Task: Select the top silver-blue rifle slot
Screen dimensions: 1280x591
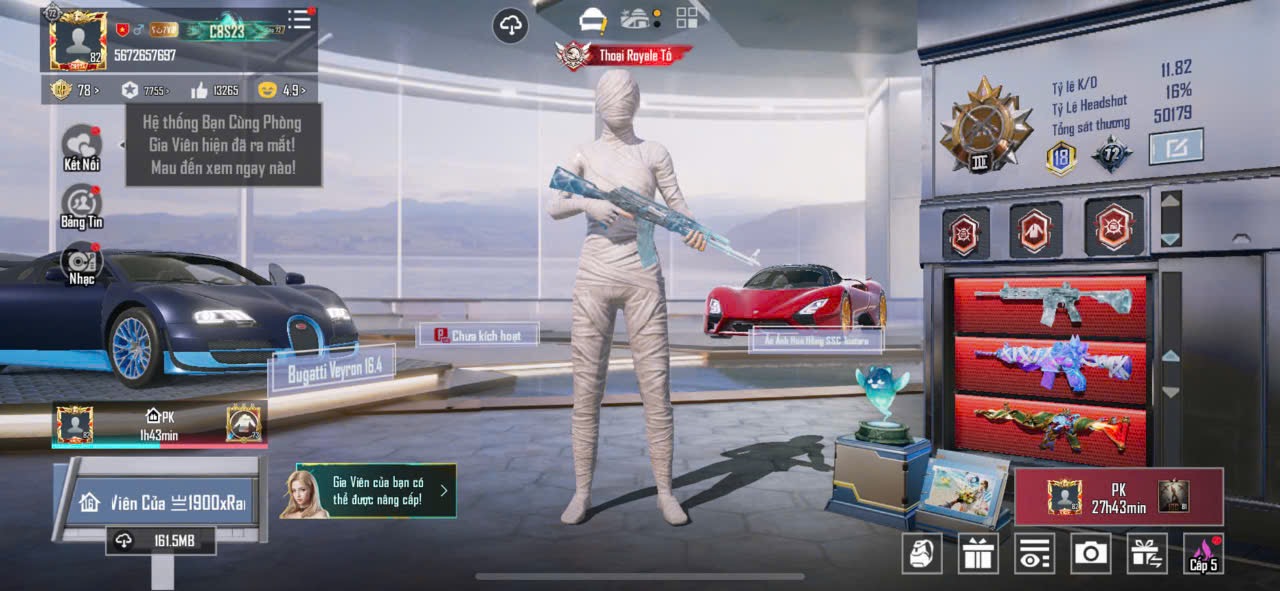Action: click(1050, 303)
